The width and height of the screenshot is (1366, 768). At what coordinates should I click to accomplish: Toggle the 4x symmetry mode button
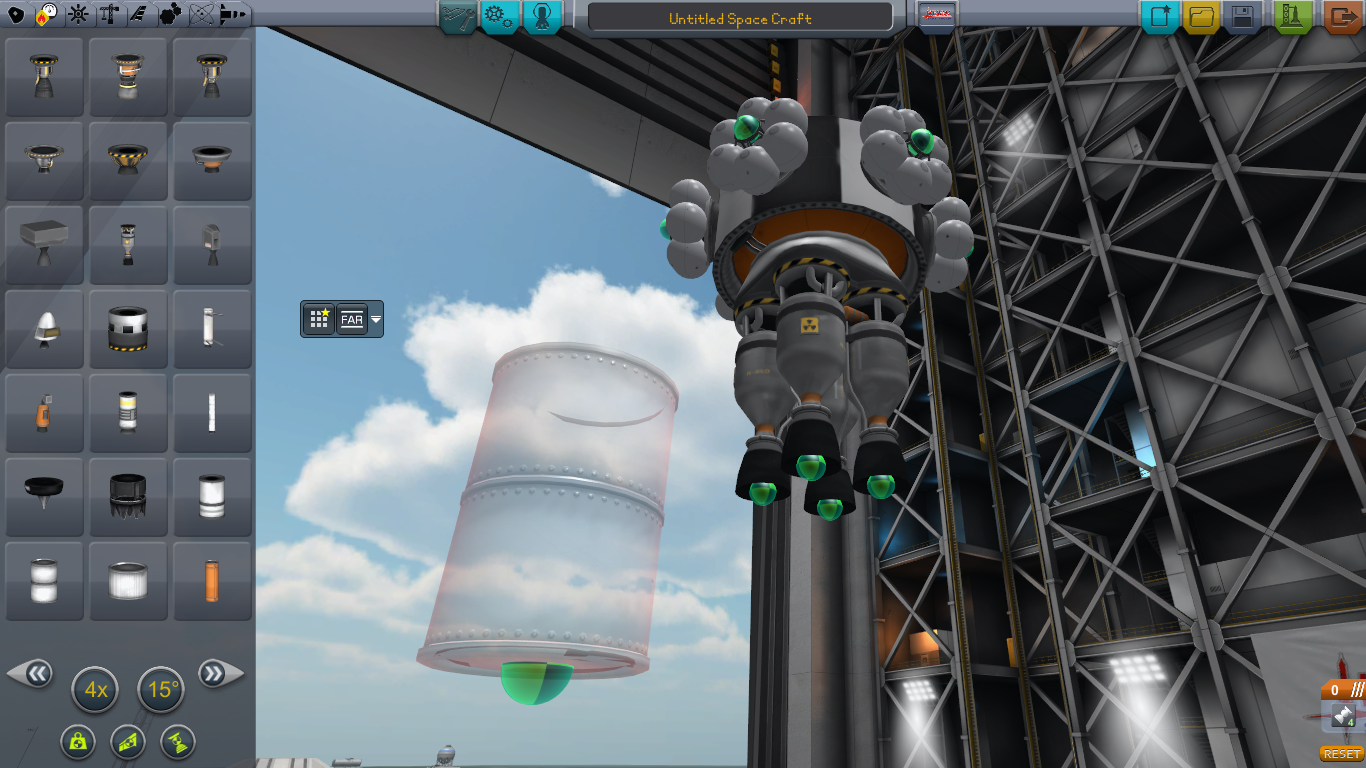[96, 690]
